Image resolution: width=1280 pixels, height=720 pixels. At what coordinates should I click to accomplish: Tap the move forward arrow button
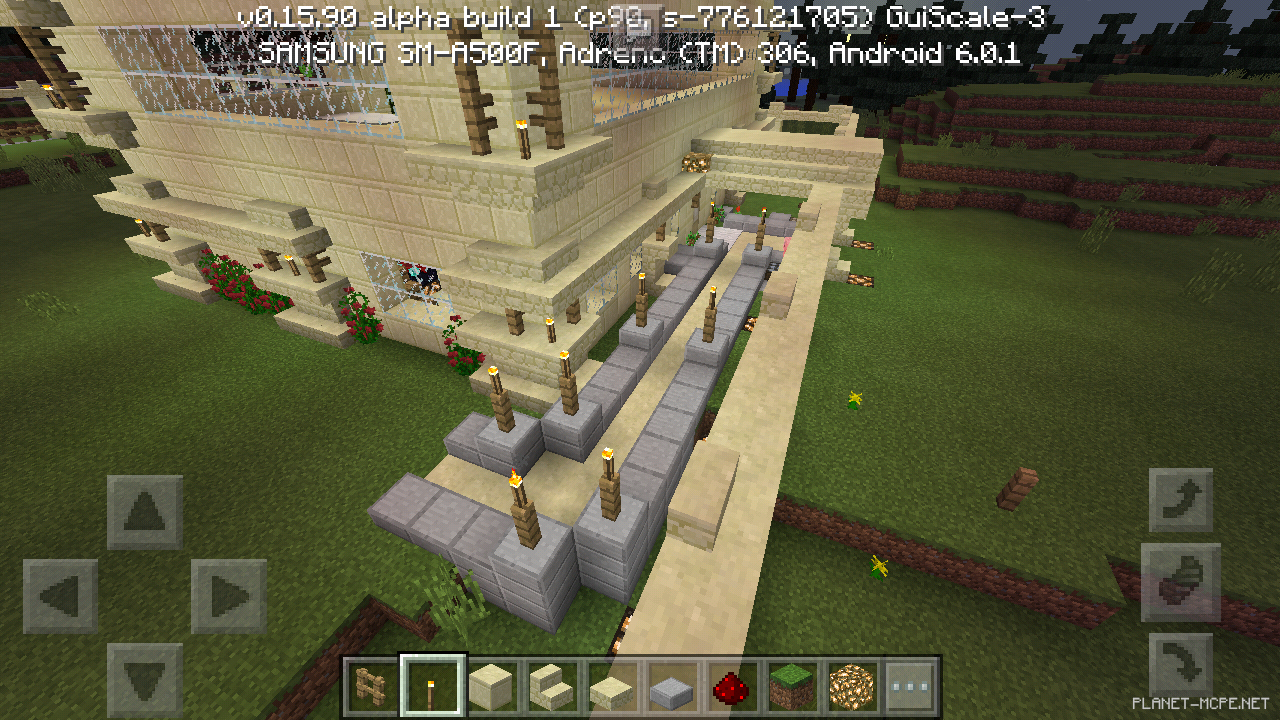[x=145, y=513]
